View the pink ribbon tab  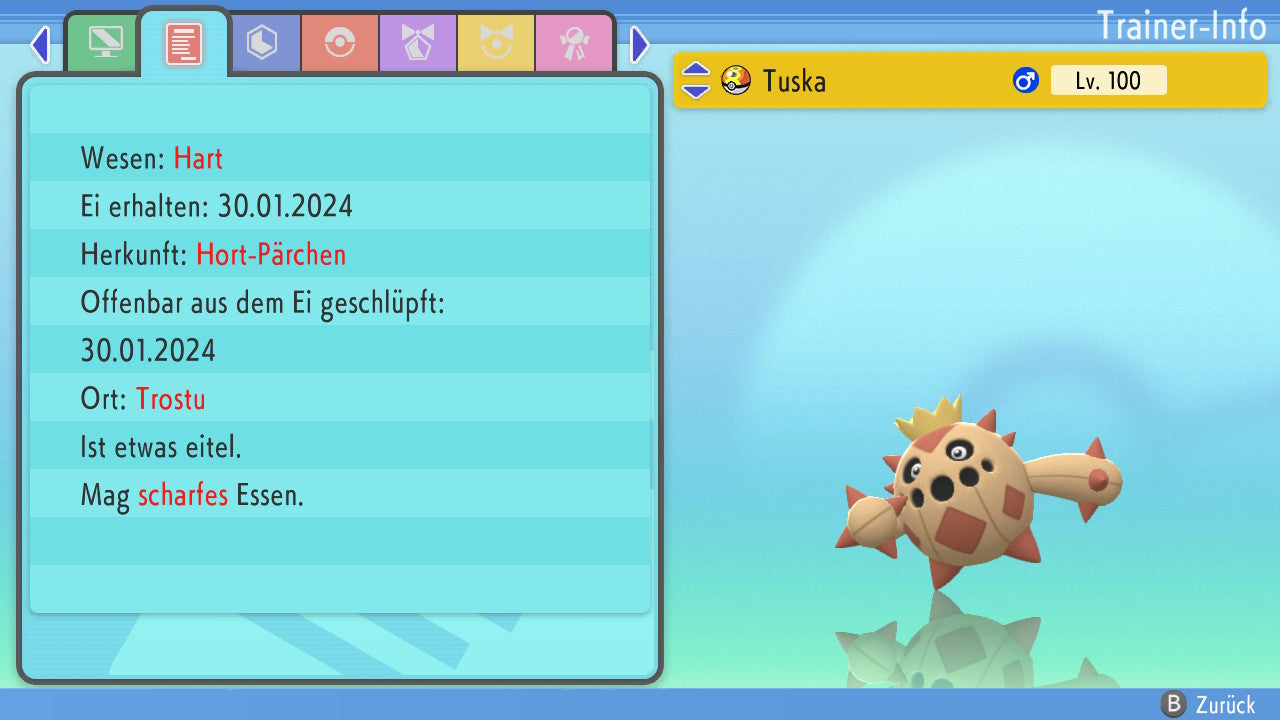(x=574, y=43)
